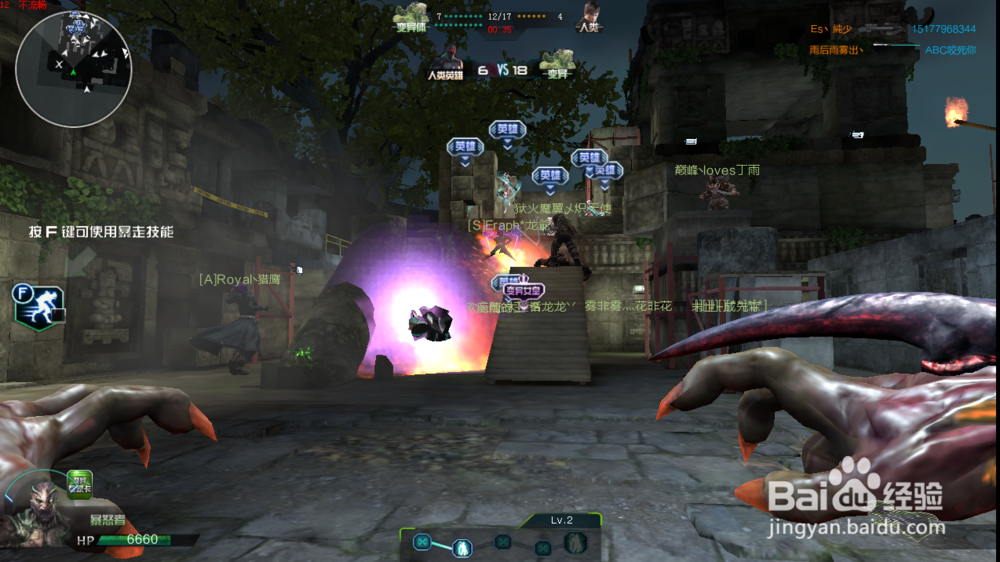Choose the final evolution form icon
The height and width of the screenshot is (562, 1000).
tap(576, 543)
